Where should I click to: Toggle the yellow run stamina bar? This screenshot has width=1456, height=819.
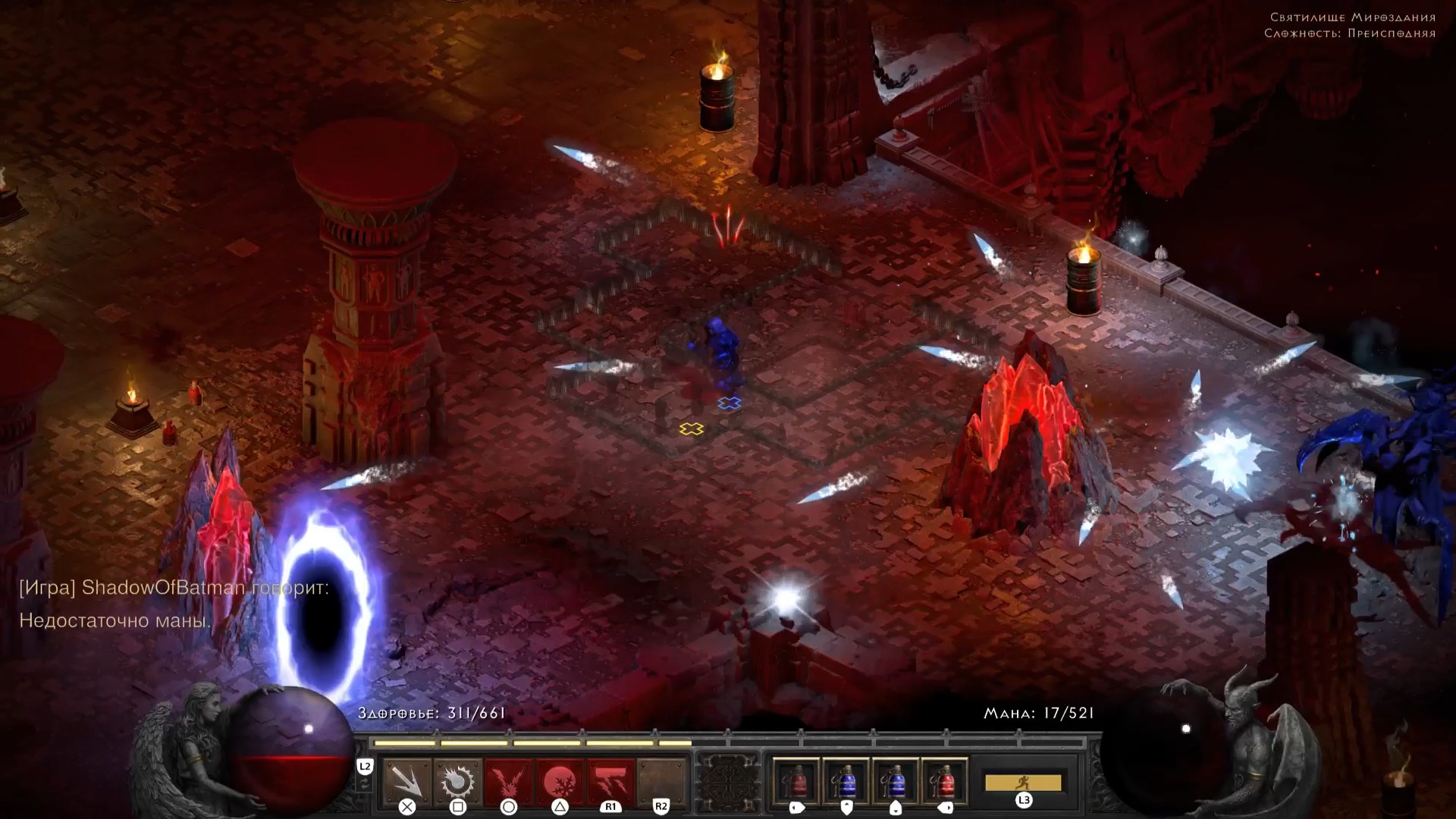[x=1022, y=783]
